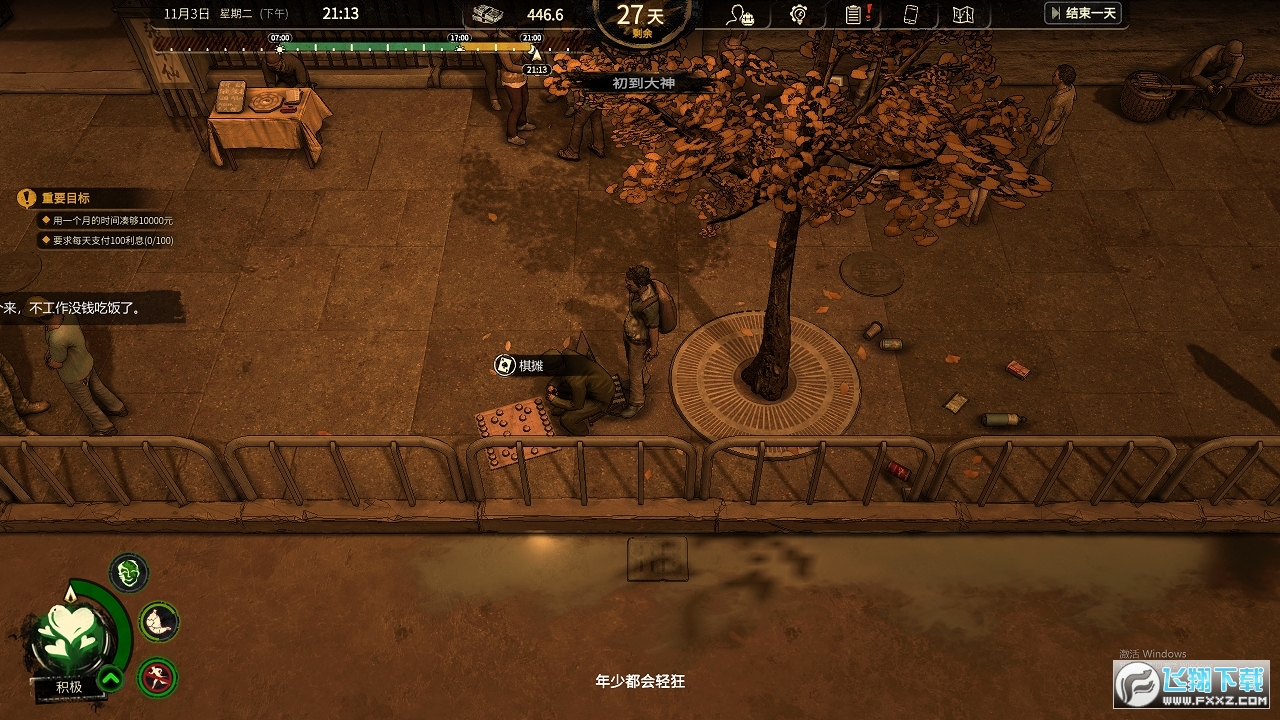
Task: Click the money stack icon
Action: (x=488, y=14)
